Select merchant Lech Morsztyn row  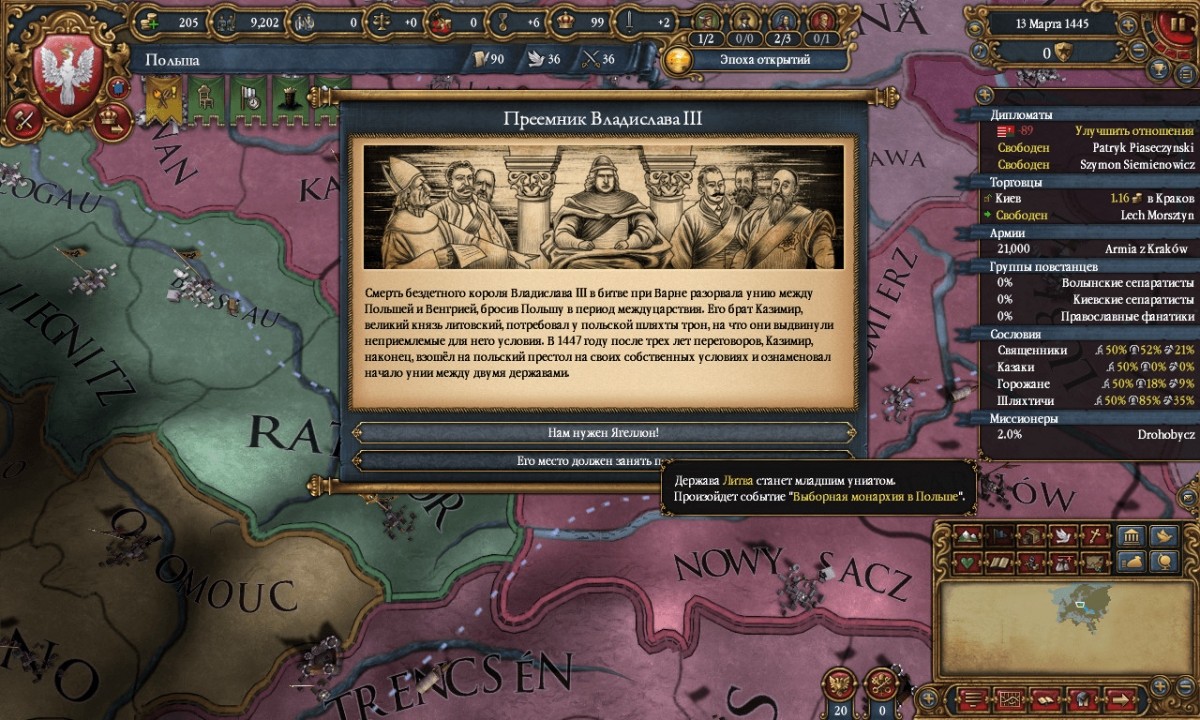coord(1094,215)
